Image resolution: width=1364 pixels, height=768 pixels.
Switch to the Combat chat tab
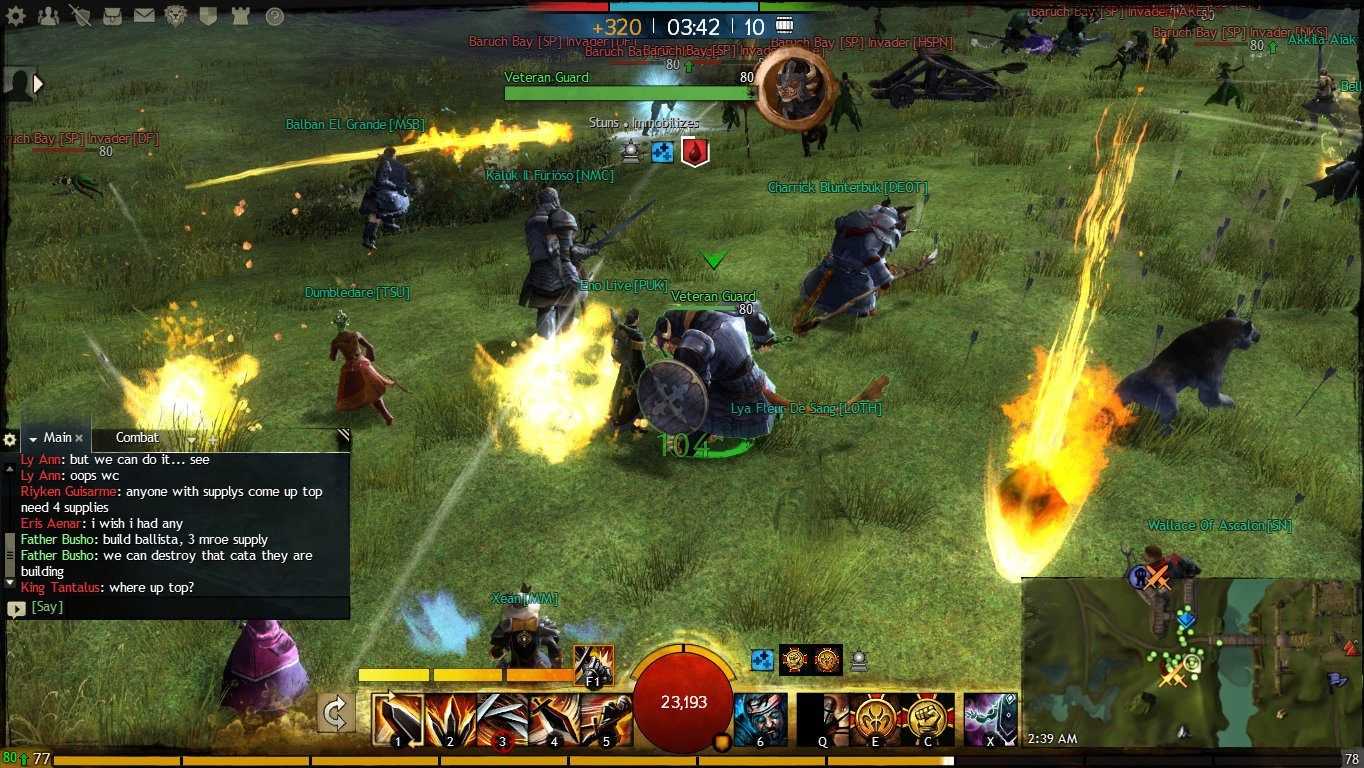pyautogui.click(x=137, y=438)
